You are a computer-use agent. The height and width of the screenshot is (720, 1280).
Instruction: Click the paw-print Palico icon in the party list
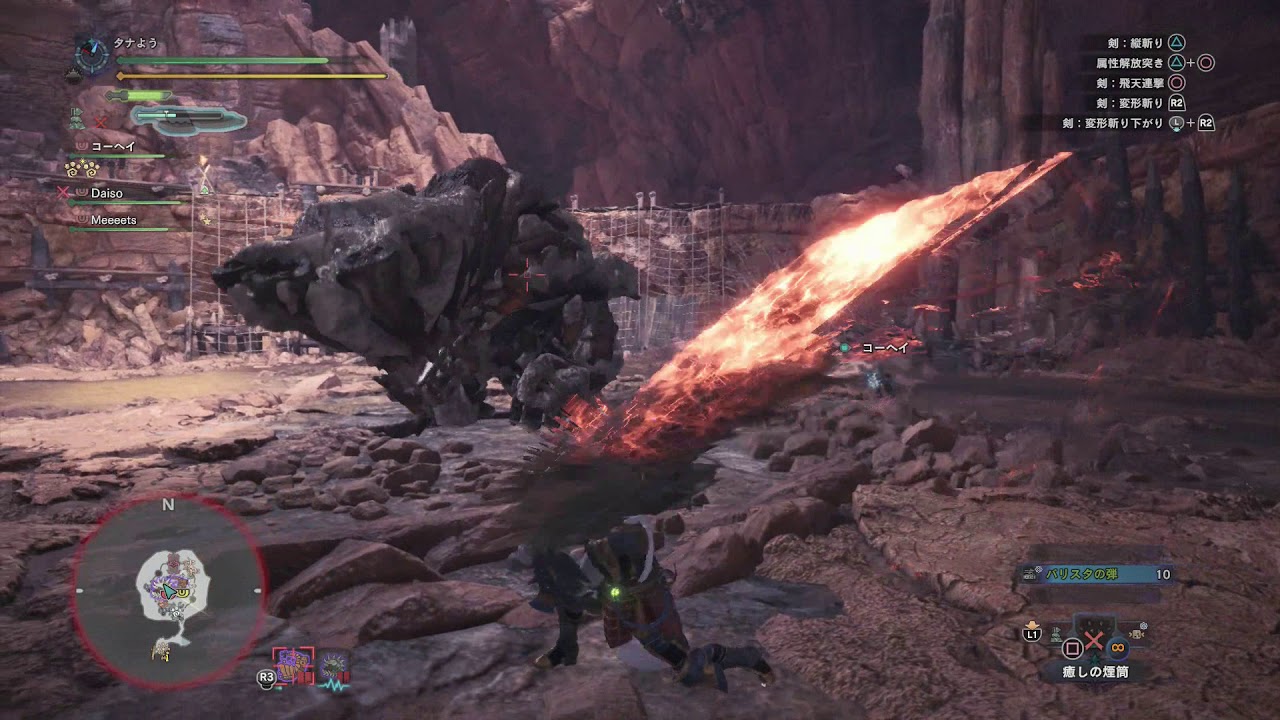pyautogui.click(x=81, y=169)
